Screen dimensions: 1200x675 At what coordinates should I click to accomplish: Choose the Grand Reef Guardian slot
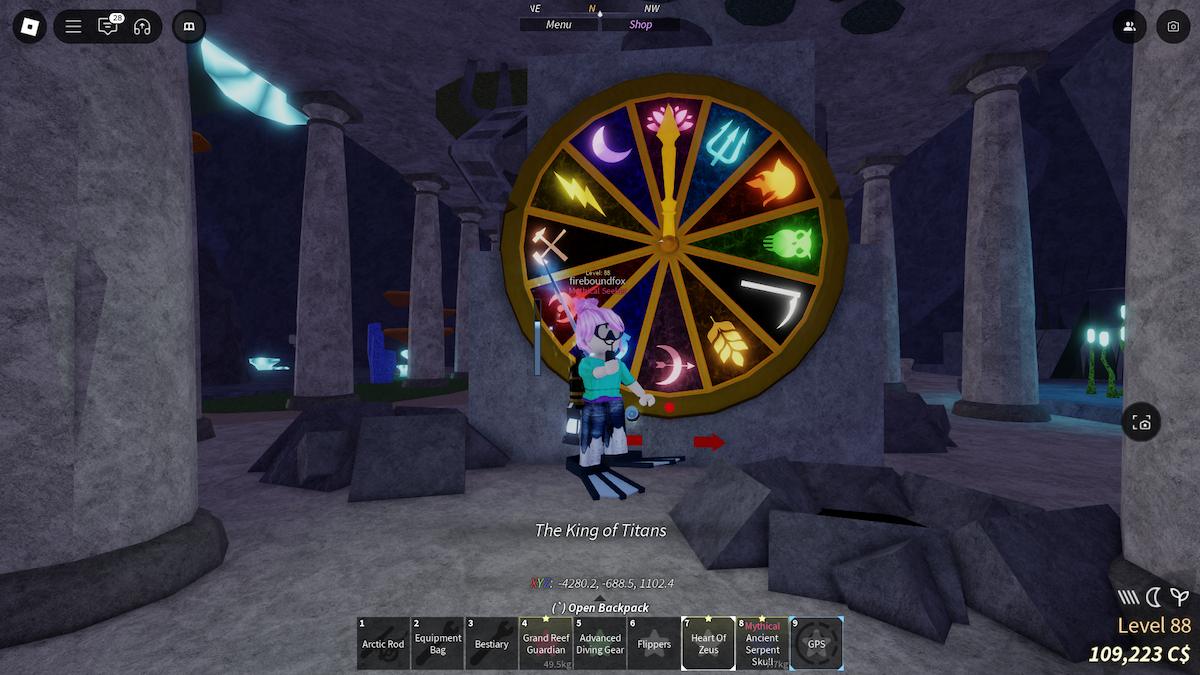[546, 643]
